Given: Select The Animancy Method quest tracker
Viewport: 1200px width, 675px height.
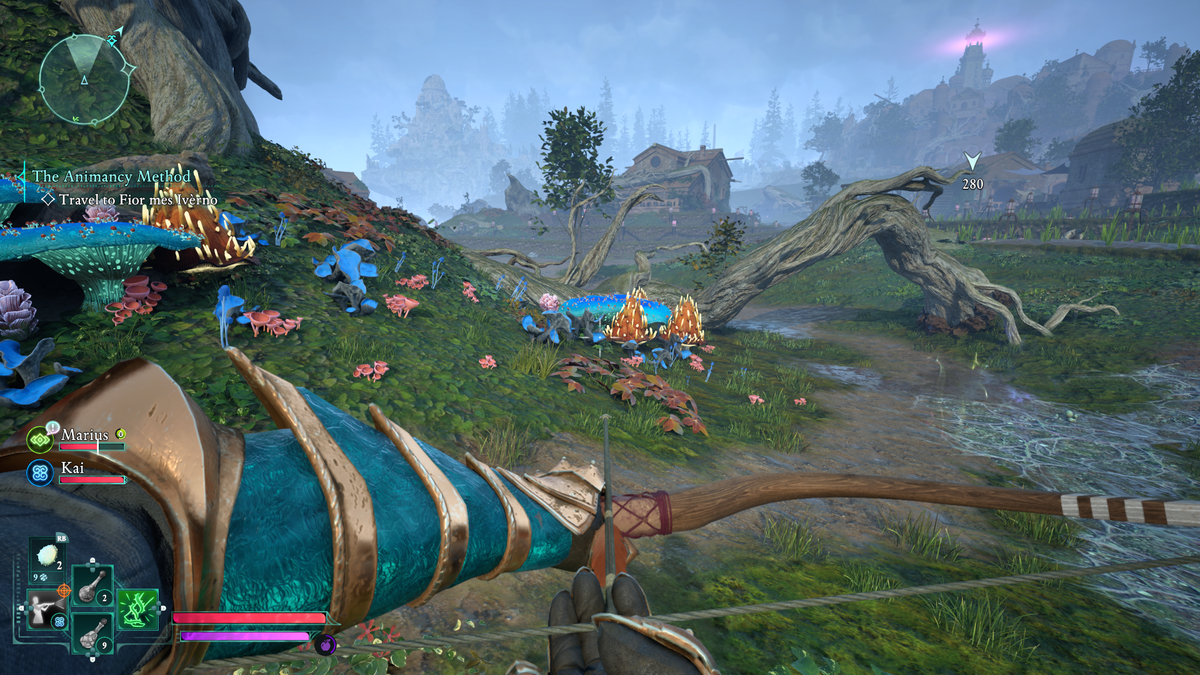Looking at the screenshot, I should tap(112, 177).
